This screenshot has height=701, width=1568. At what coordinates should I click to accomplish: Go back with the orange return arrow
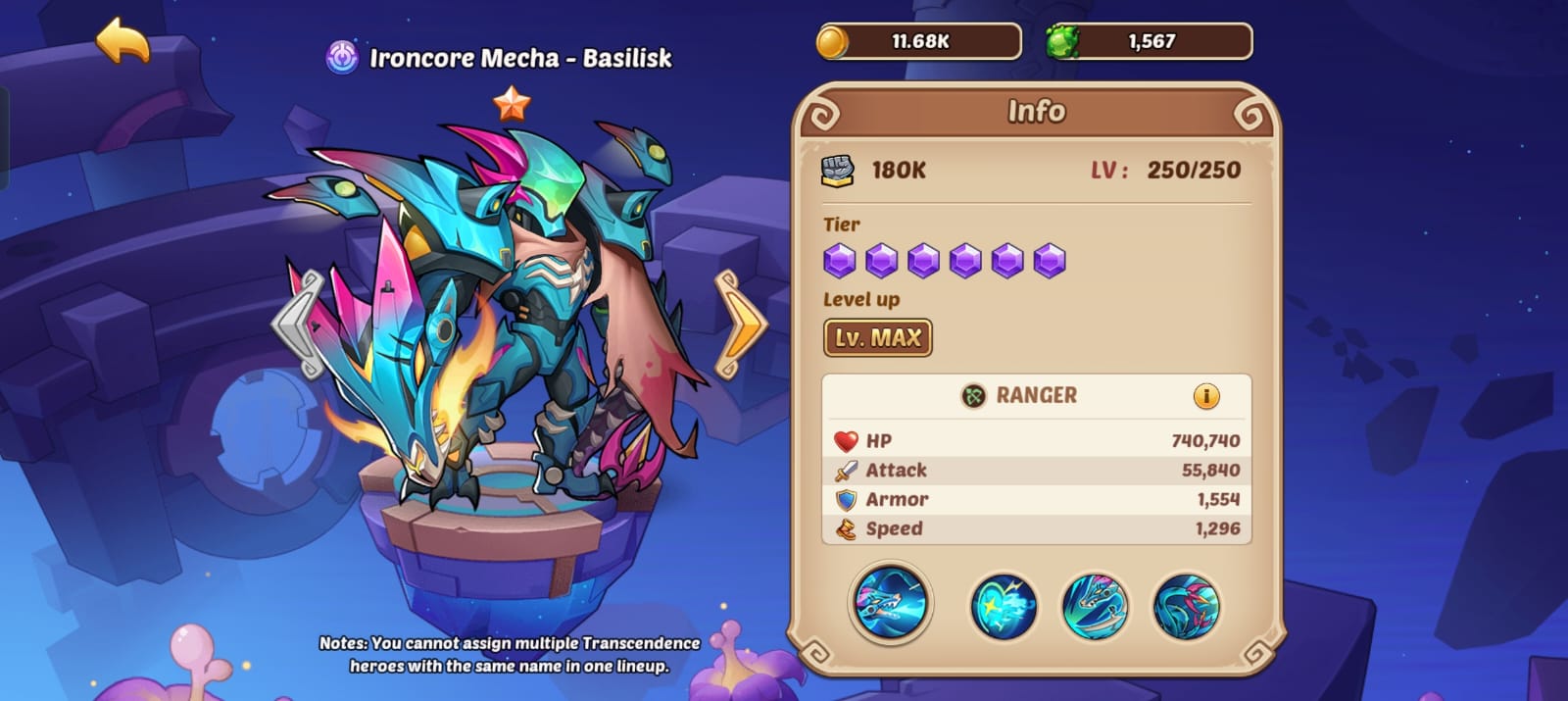coord(122,40)
